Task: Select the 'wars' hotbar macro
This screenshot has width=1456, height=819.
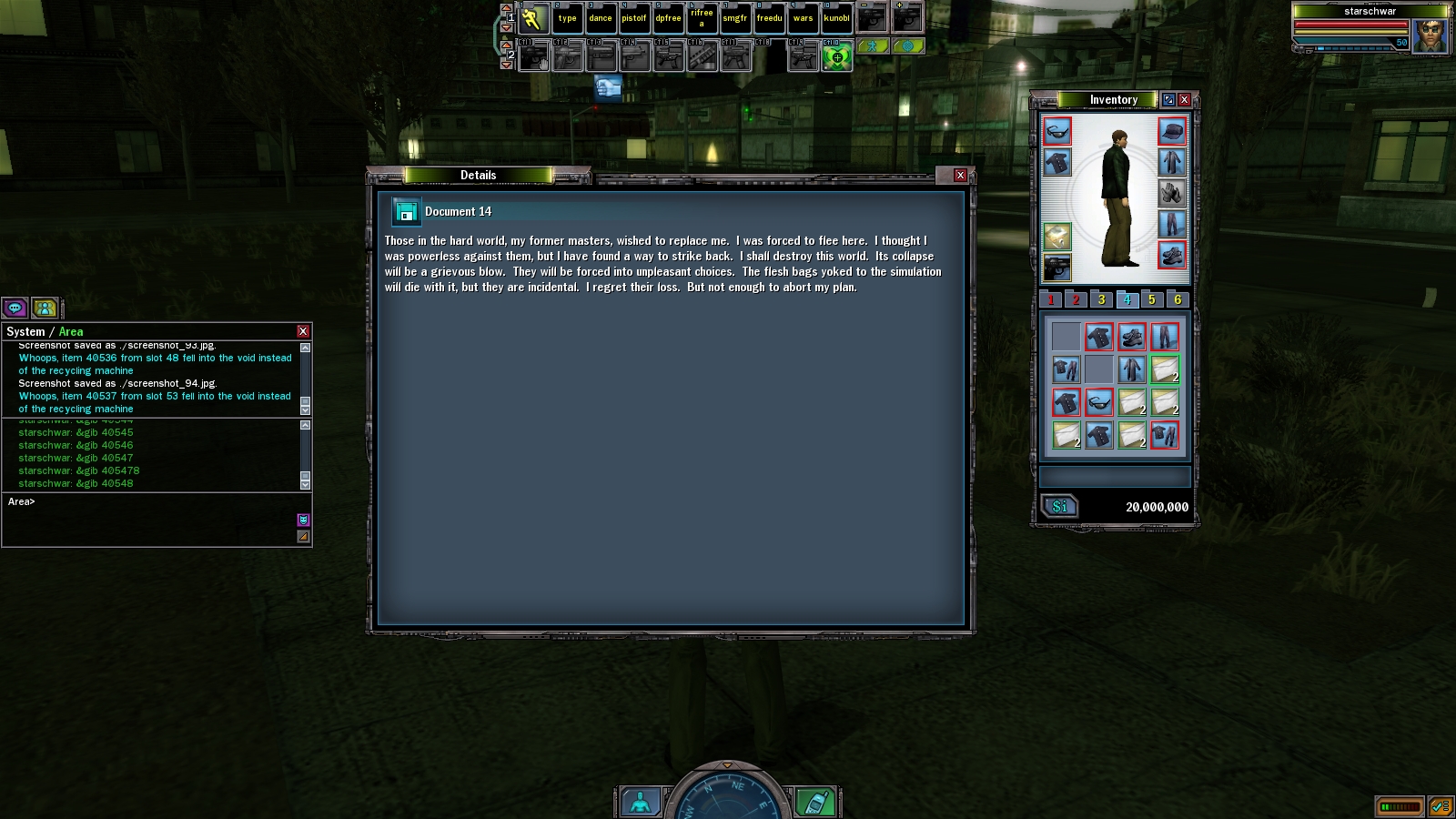Action: pyautogui.click(x=803, y=18)
